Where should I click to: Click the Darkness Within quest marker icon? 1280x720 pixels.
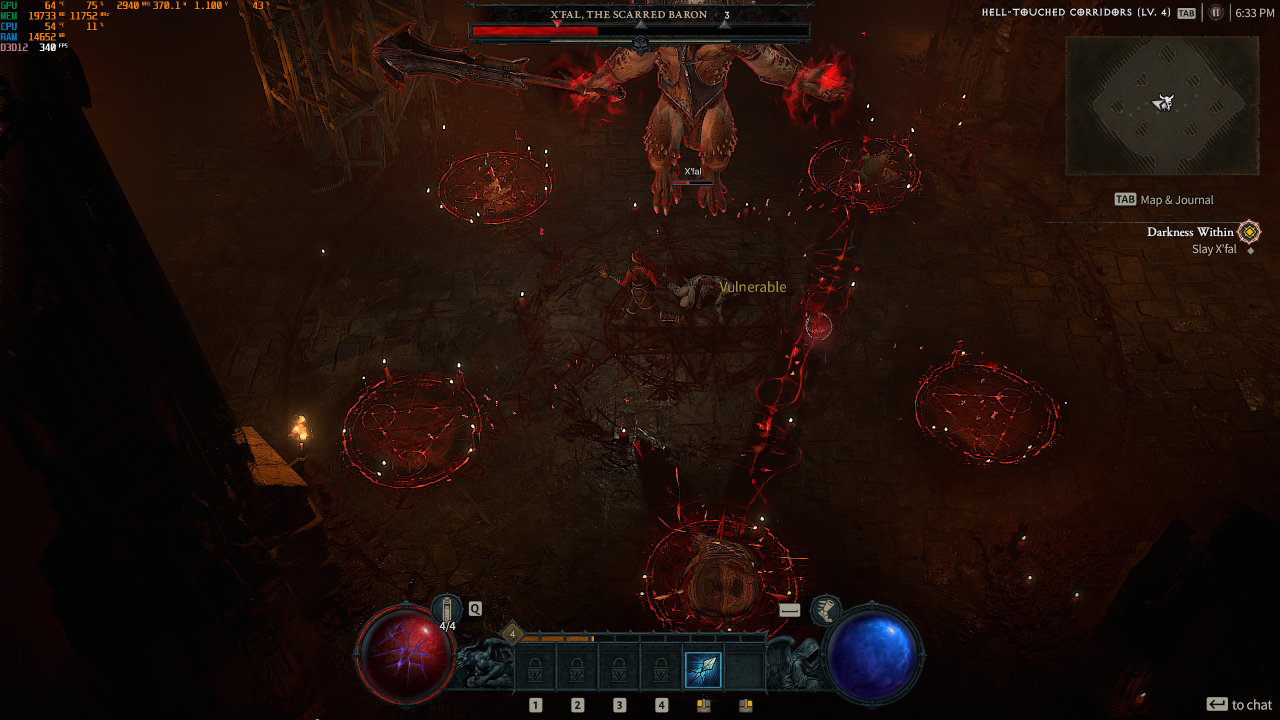(x=1249, y=232)
